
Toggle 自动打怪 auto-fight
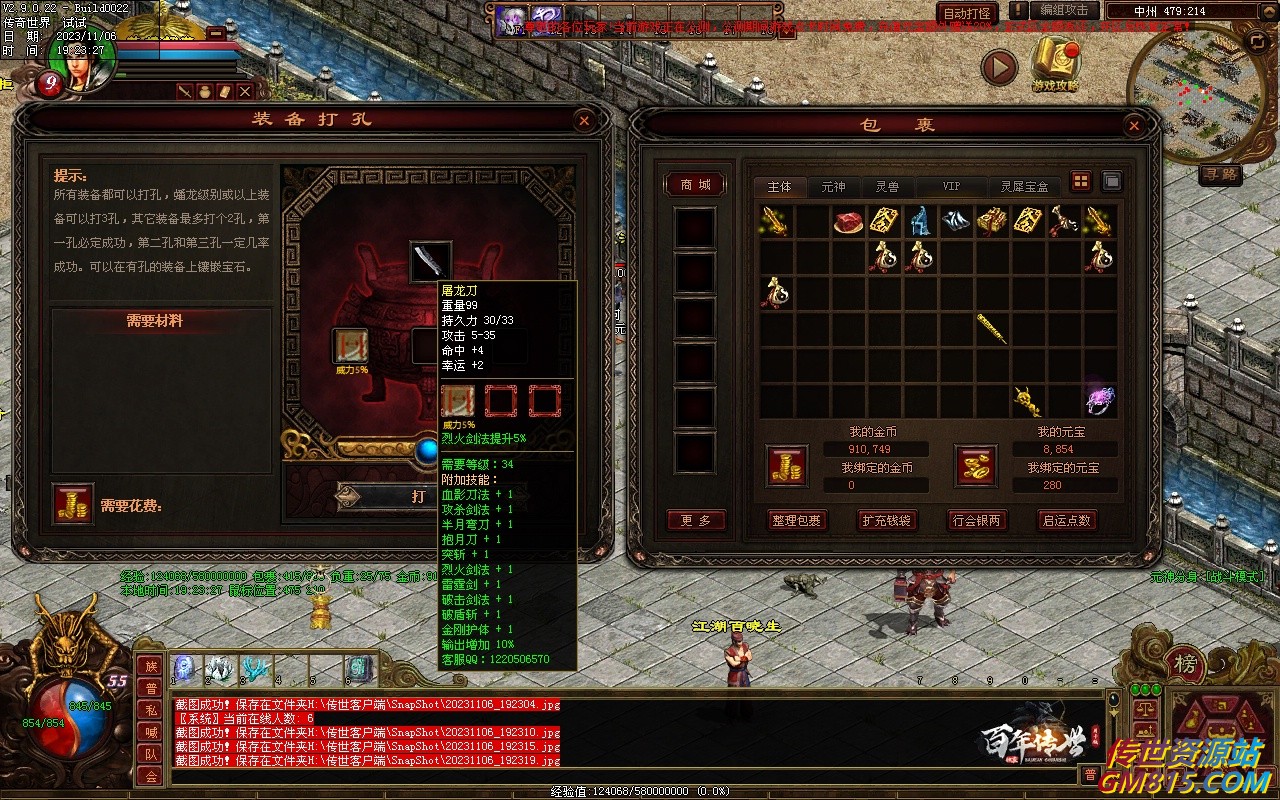pyautogui.click(x=968, y=14)
